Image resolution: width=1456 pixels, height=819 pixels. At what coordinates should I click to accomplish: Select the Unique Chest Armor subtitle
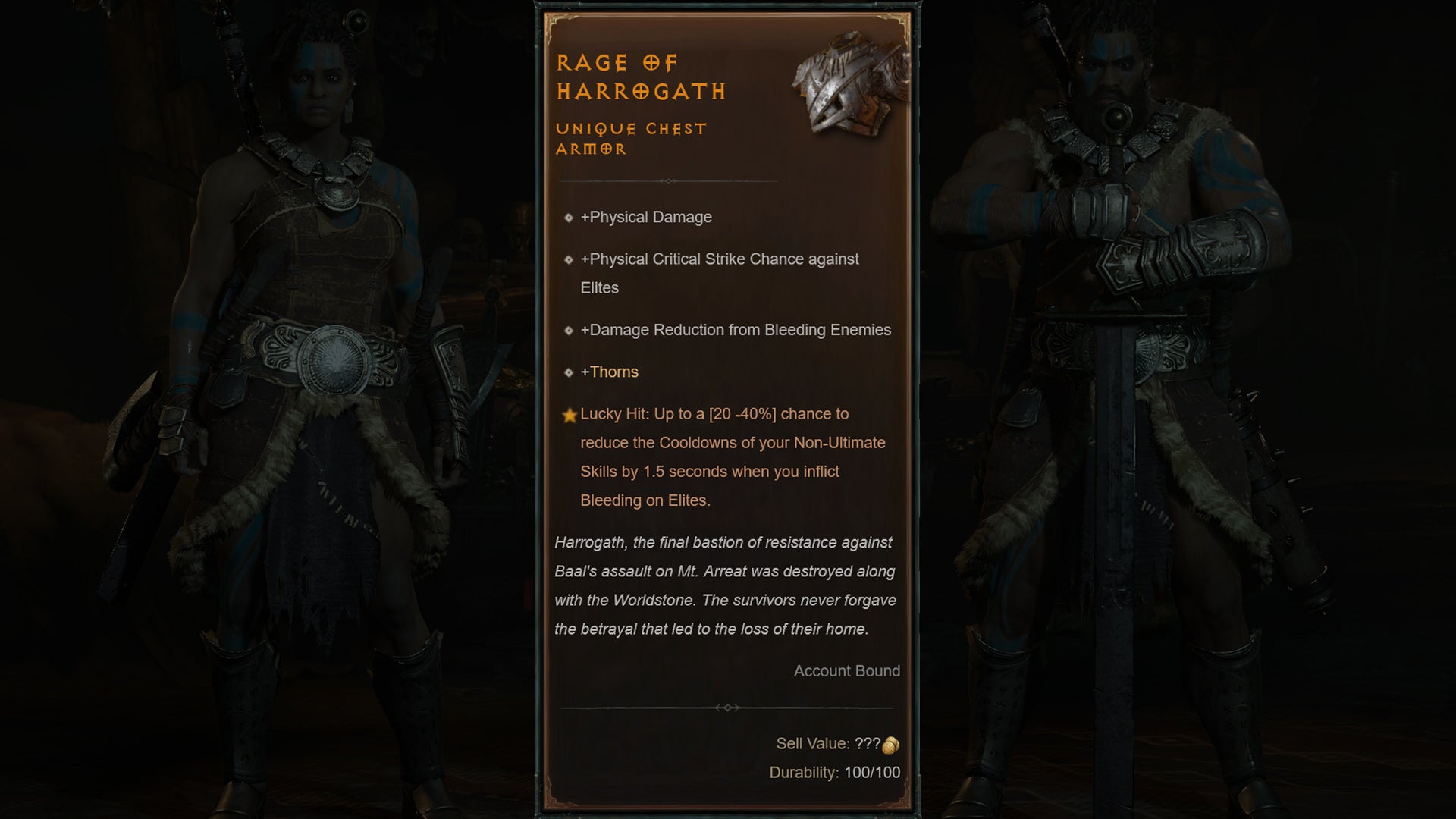coord(631,140)
